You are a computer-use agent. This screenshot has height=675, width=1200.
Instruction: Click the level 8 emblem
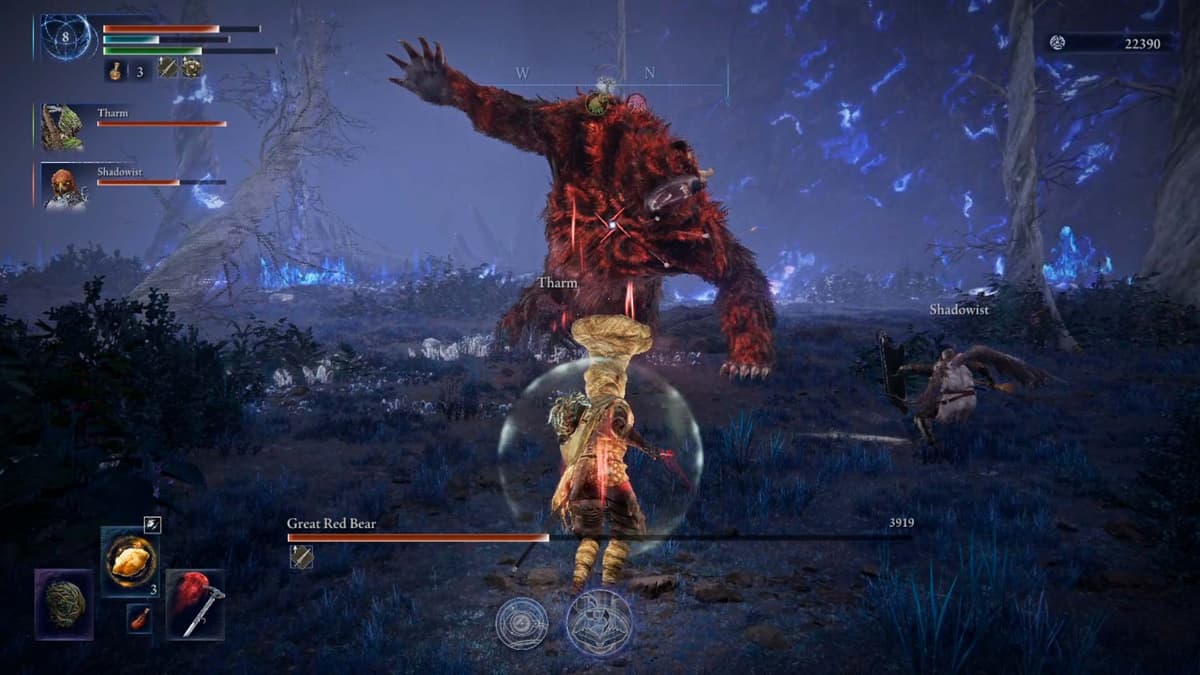pyautogui.click(x=68, y=39)
